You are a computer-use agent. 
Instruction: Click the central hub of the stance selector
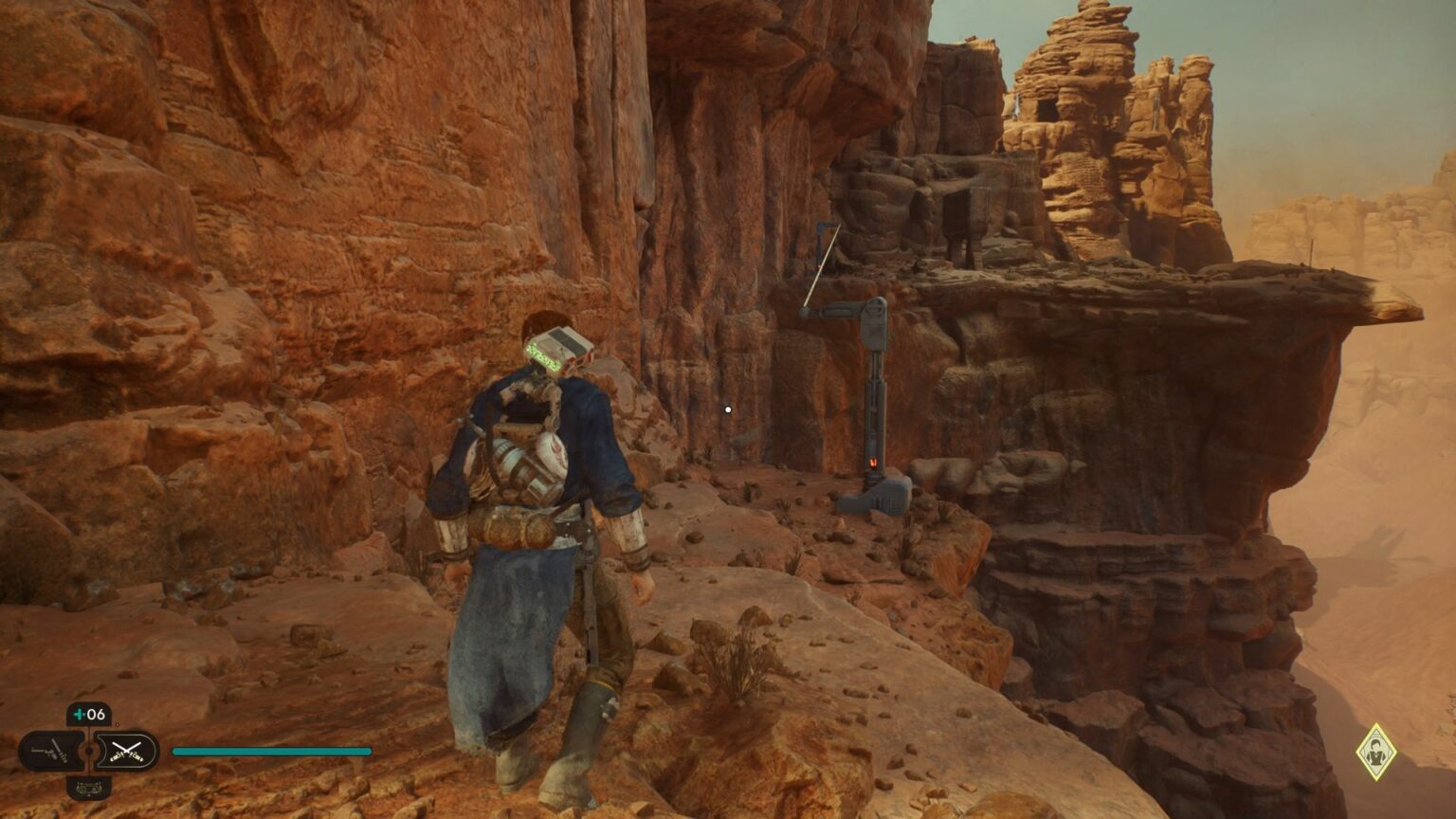click(89, 751)
